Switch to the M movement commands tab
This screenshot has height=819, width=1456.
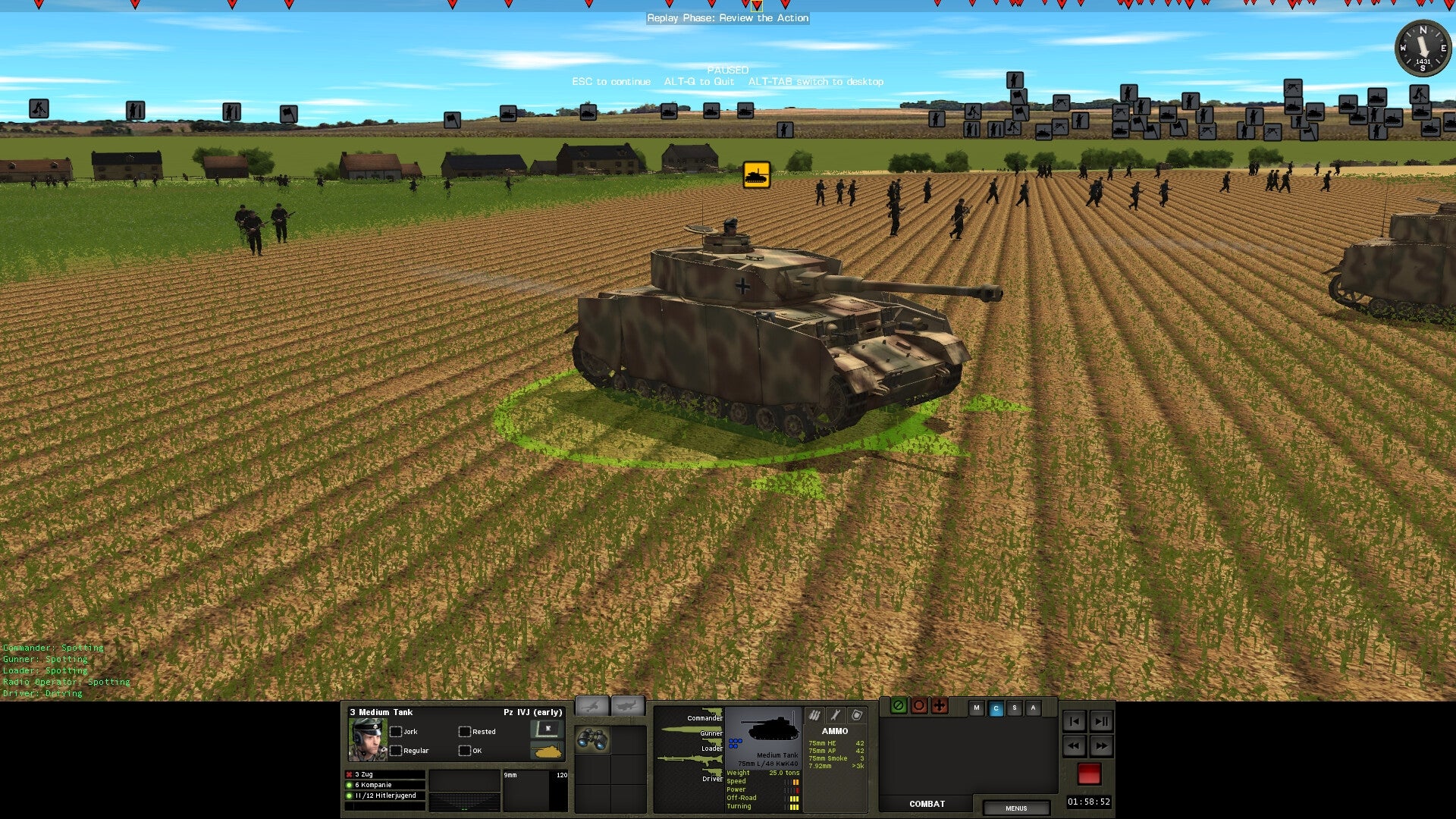coord(977,706)
